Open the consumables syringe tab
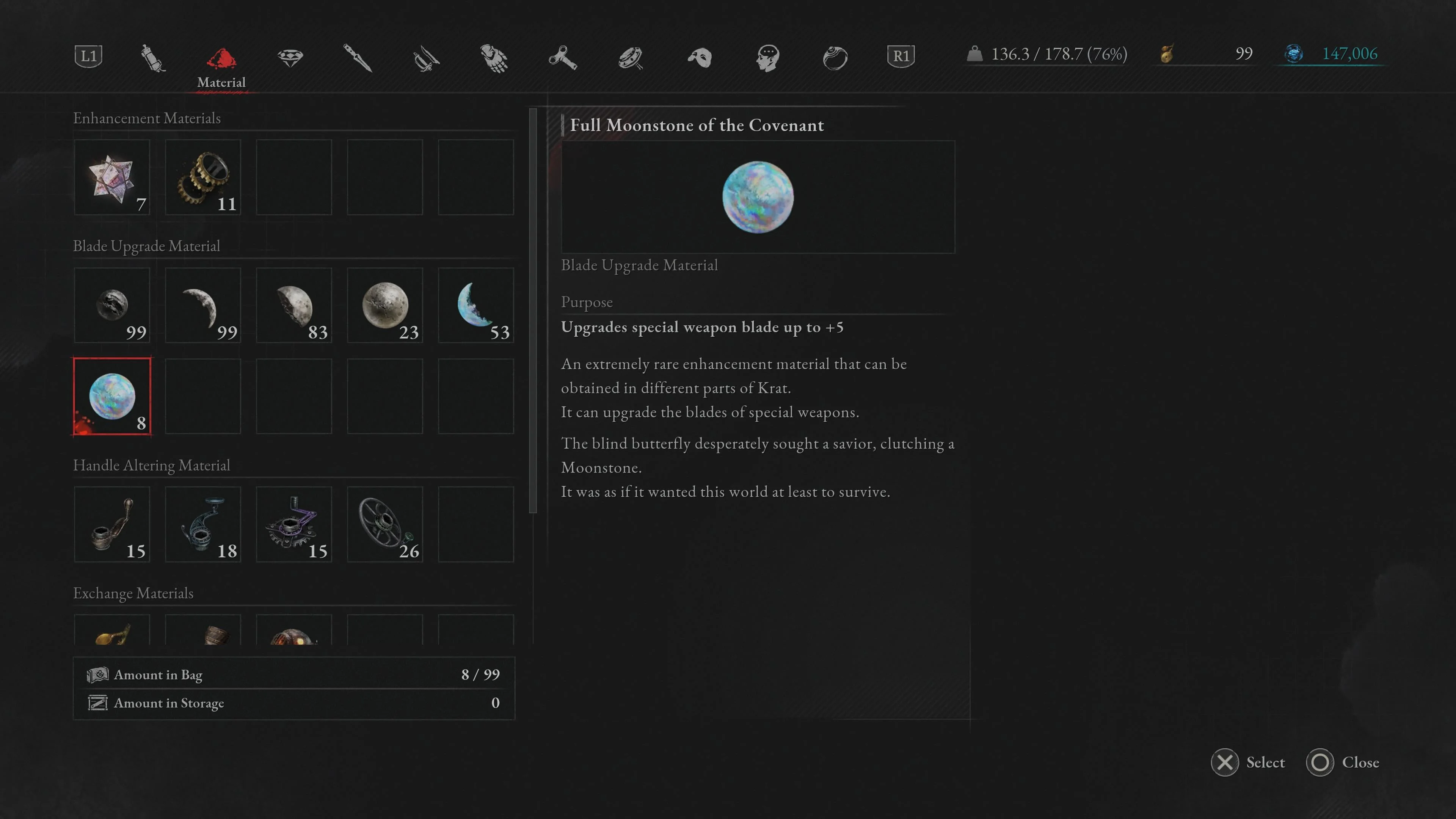This screenshot has height=819, width=1456. (152, 58)
